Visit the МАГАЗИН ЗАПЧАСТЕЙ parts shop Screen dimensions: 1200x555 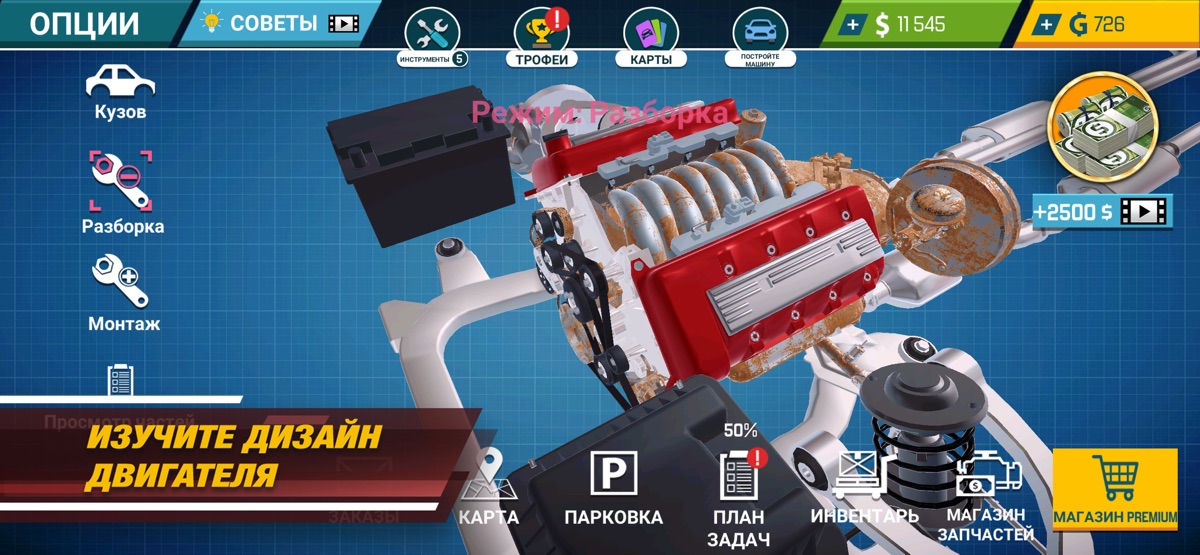pyautogui.click(x=986, y=500)
